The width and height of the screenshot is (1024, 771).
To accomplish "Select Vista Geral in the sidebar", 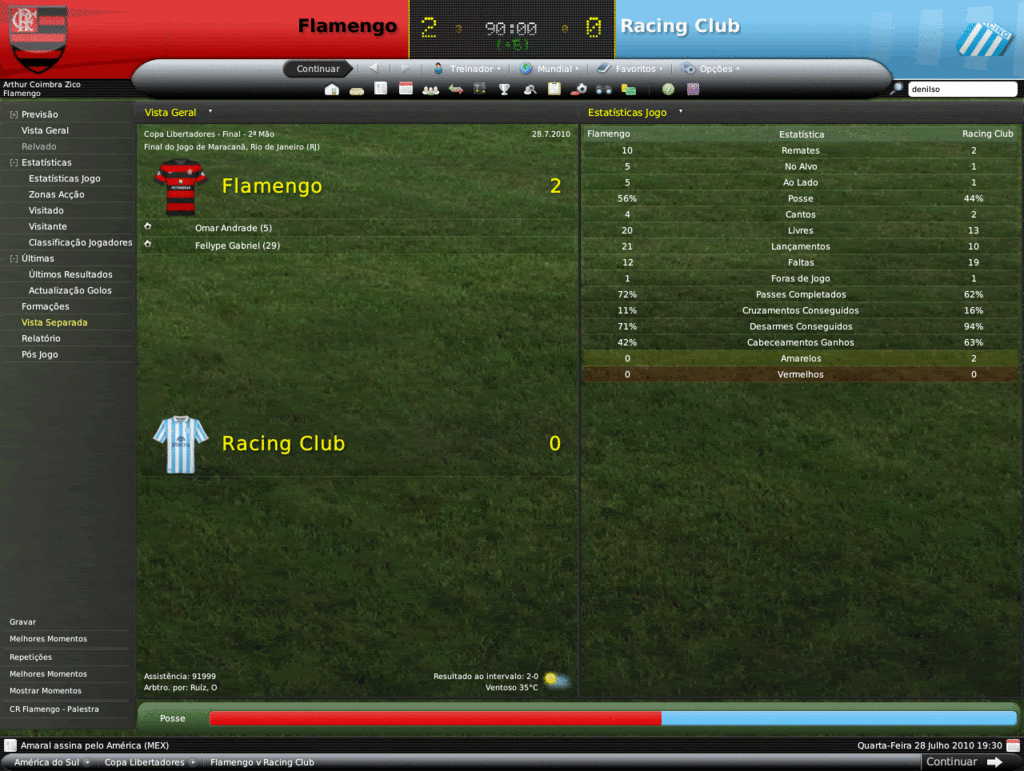I will 45,131.
